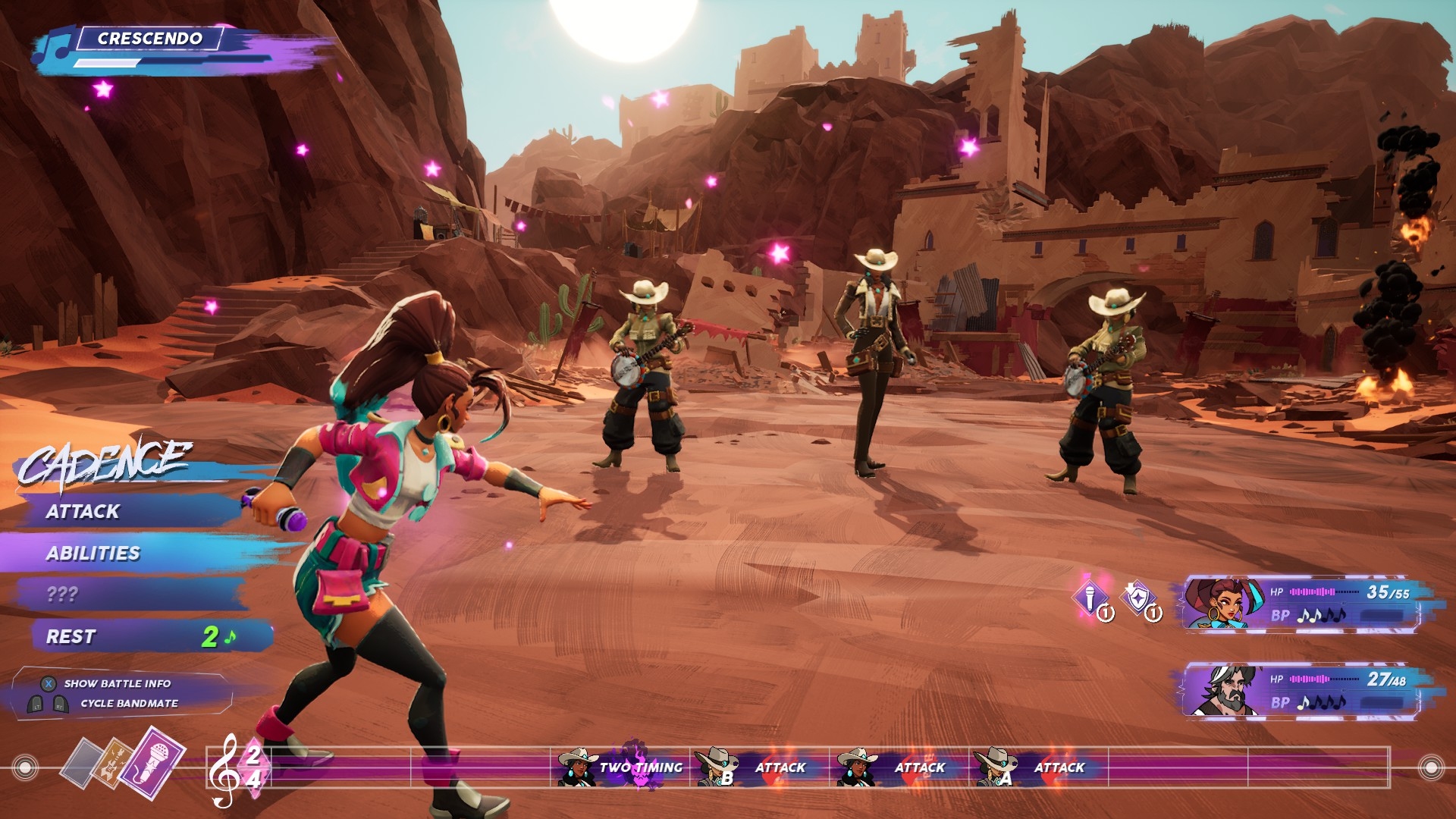This screenshot has width=1456, height=819.
Task: Click the microphone status effect icon
Action: 1090,599
